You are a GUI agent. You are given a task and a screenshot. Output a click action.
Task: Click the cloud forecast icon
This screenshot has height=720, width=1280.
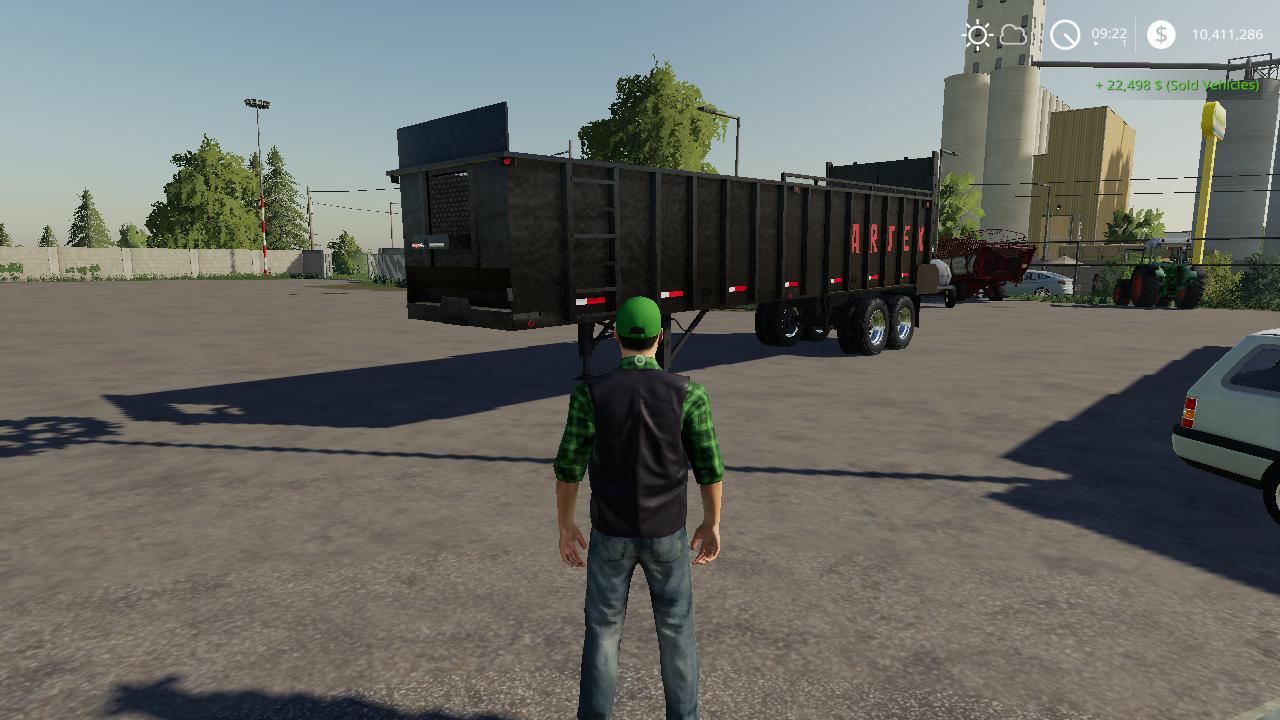click(1013, 36)
